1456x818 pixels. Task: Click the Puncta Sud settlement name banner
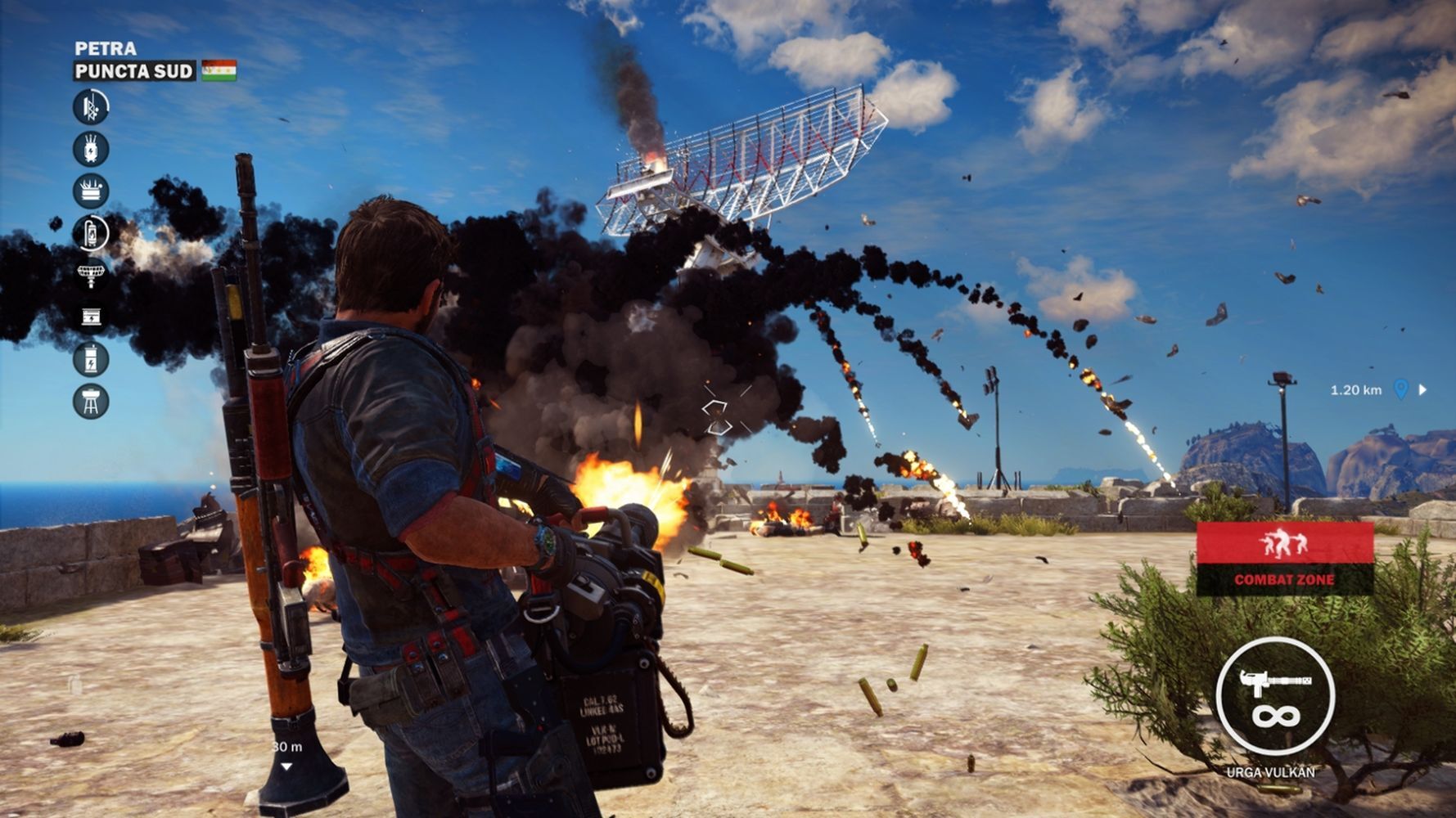[x=134, y=71]
